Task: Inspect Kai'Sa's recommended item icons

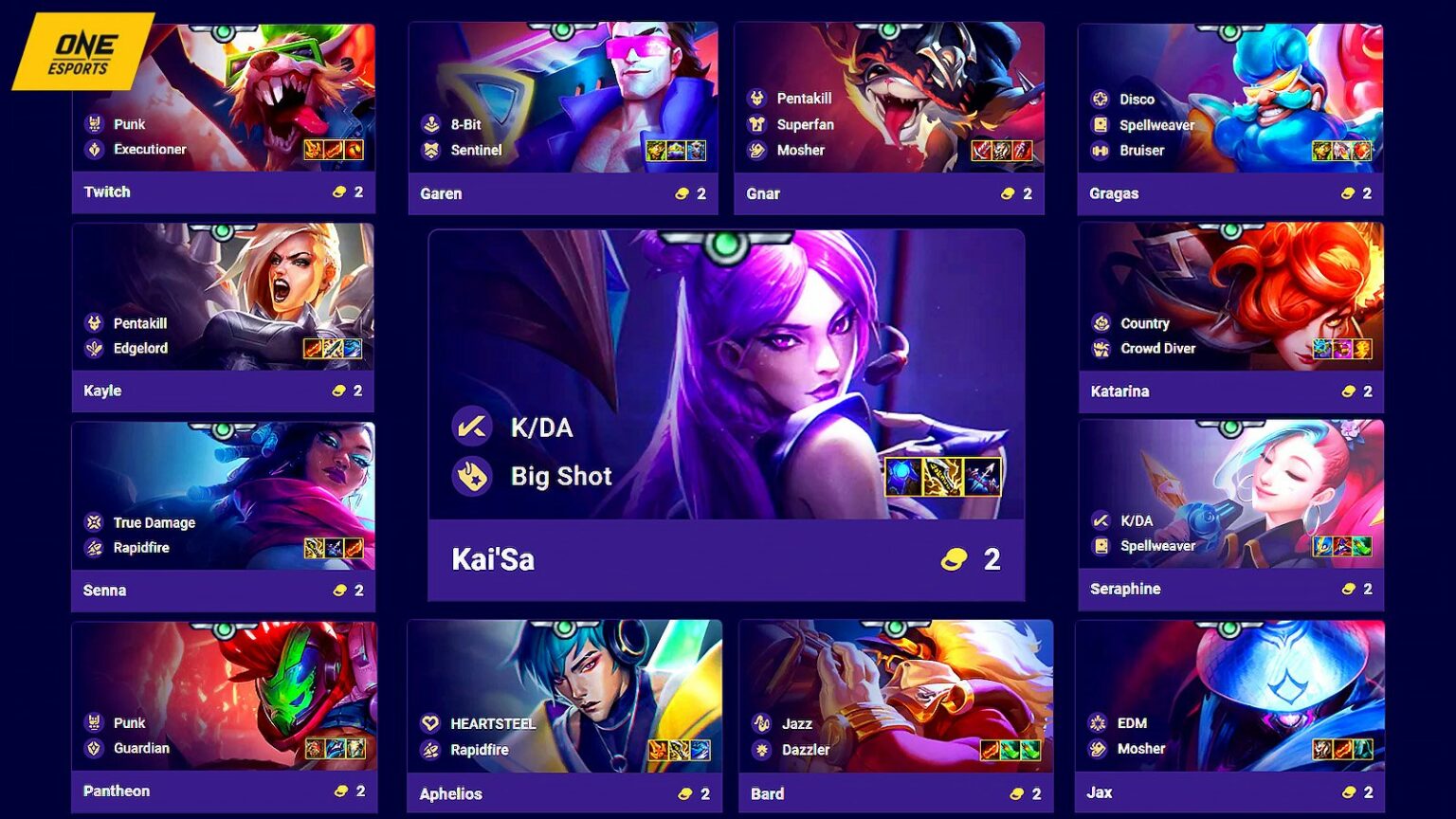Action: [x=942, y=477]
